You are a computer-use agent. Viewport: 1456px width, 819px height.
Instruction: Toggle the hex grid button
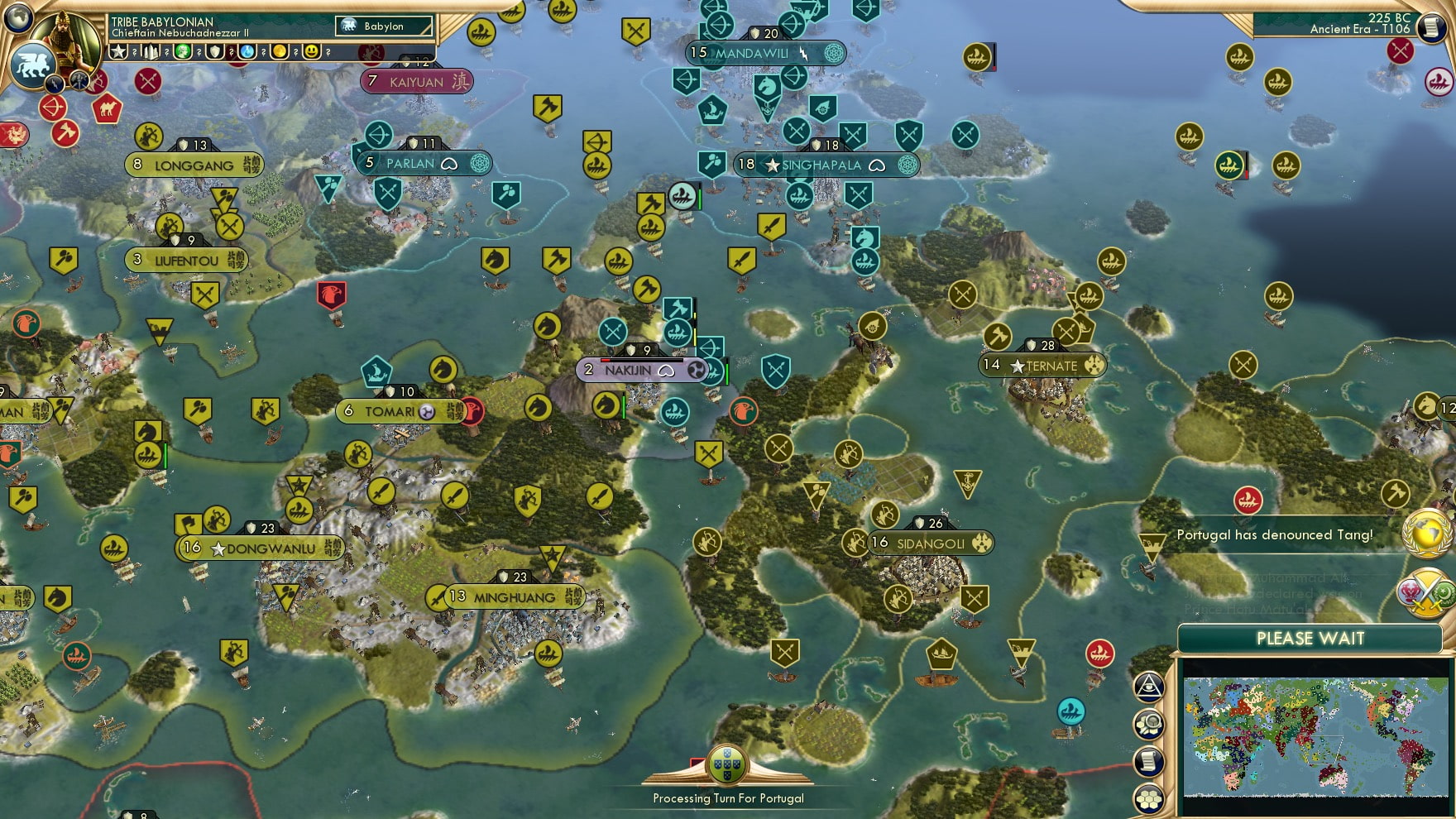click(x=1149, y=798)
